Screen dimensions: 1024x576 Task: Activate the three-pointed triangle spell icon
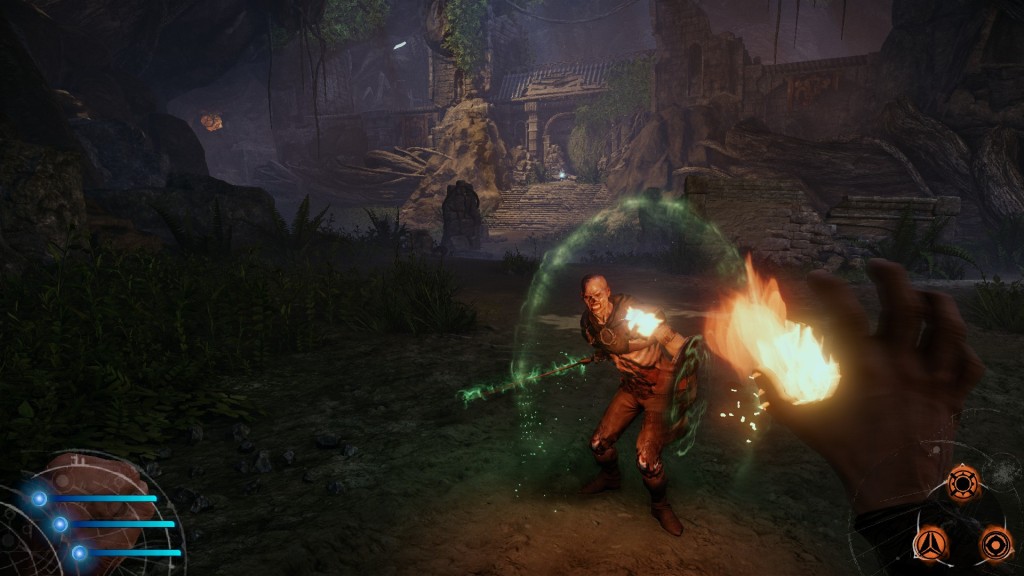(x=930, y=544)
